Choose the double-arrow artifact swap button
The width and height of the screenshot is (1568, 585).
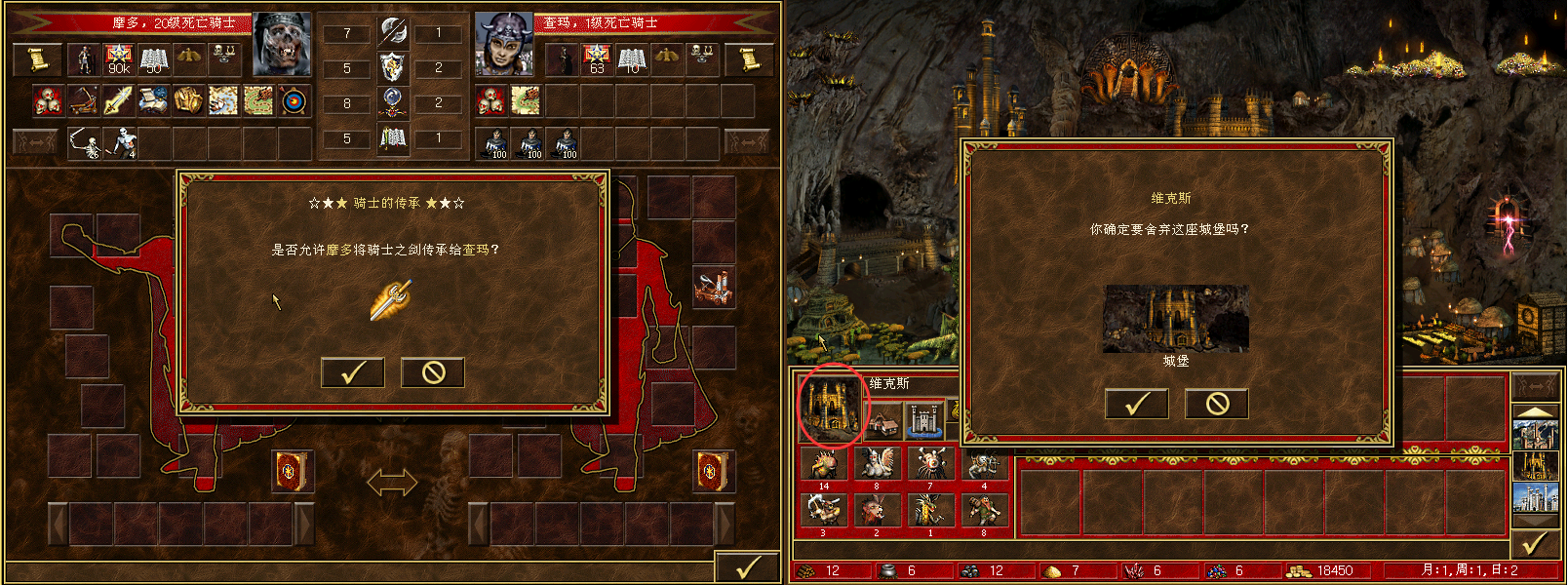tap(391, 482)
